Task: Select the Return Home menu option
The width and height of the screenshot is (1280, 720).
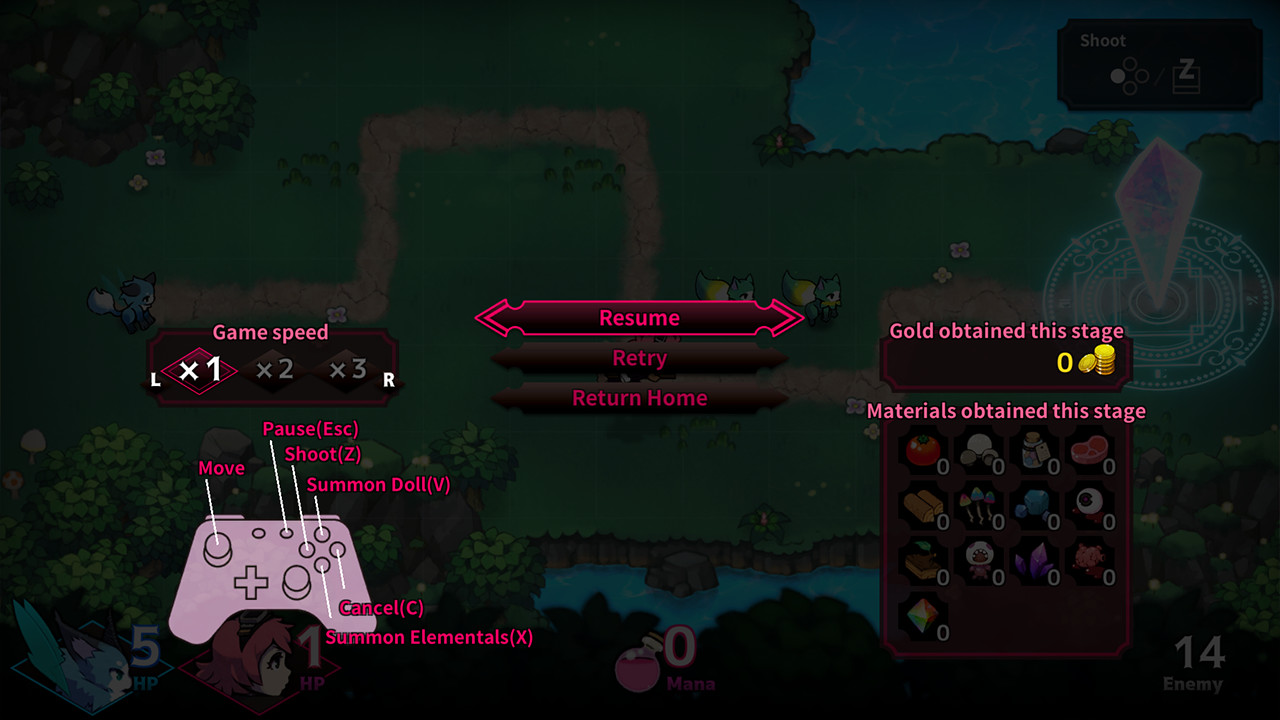Action: [639, 398]
